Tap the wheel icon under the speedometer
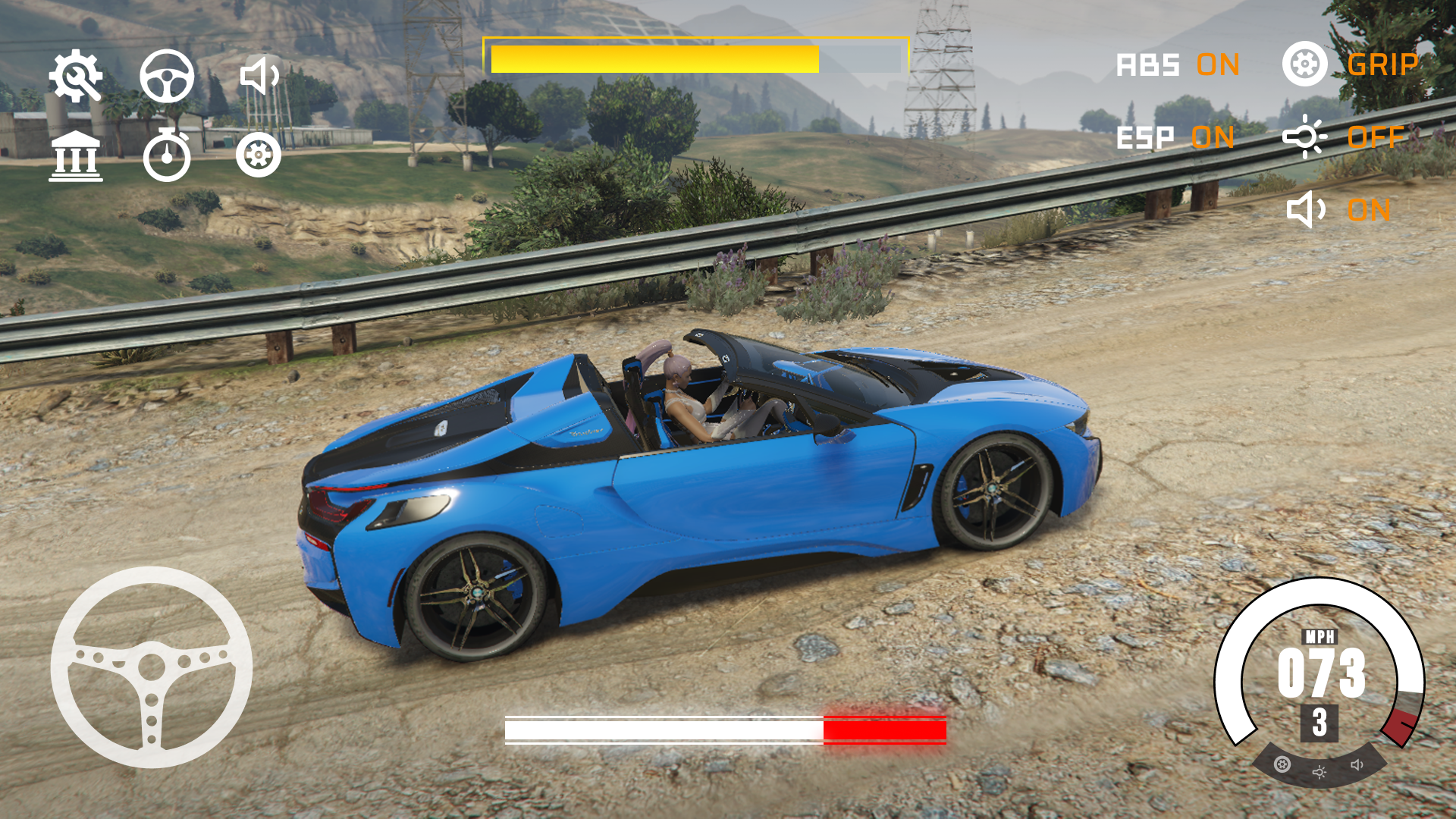Screen dimensions: 1456x819 (x=1282, y=764)
